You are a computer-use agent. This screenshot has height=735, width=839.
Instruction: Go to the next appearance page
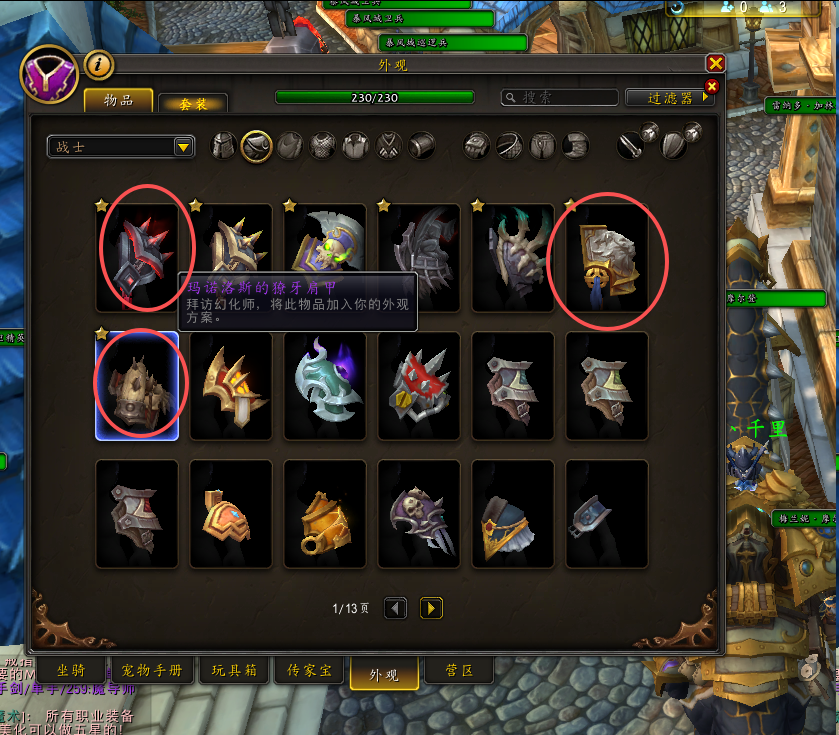click(431, 607)
